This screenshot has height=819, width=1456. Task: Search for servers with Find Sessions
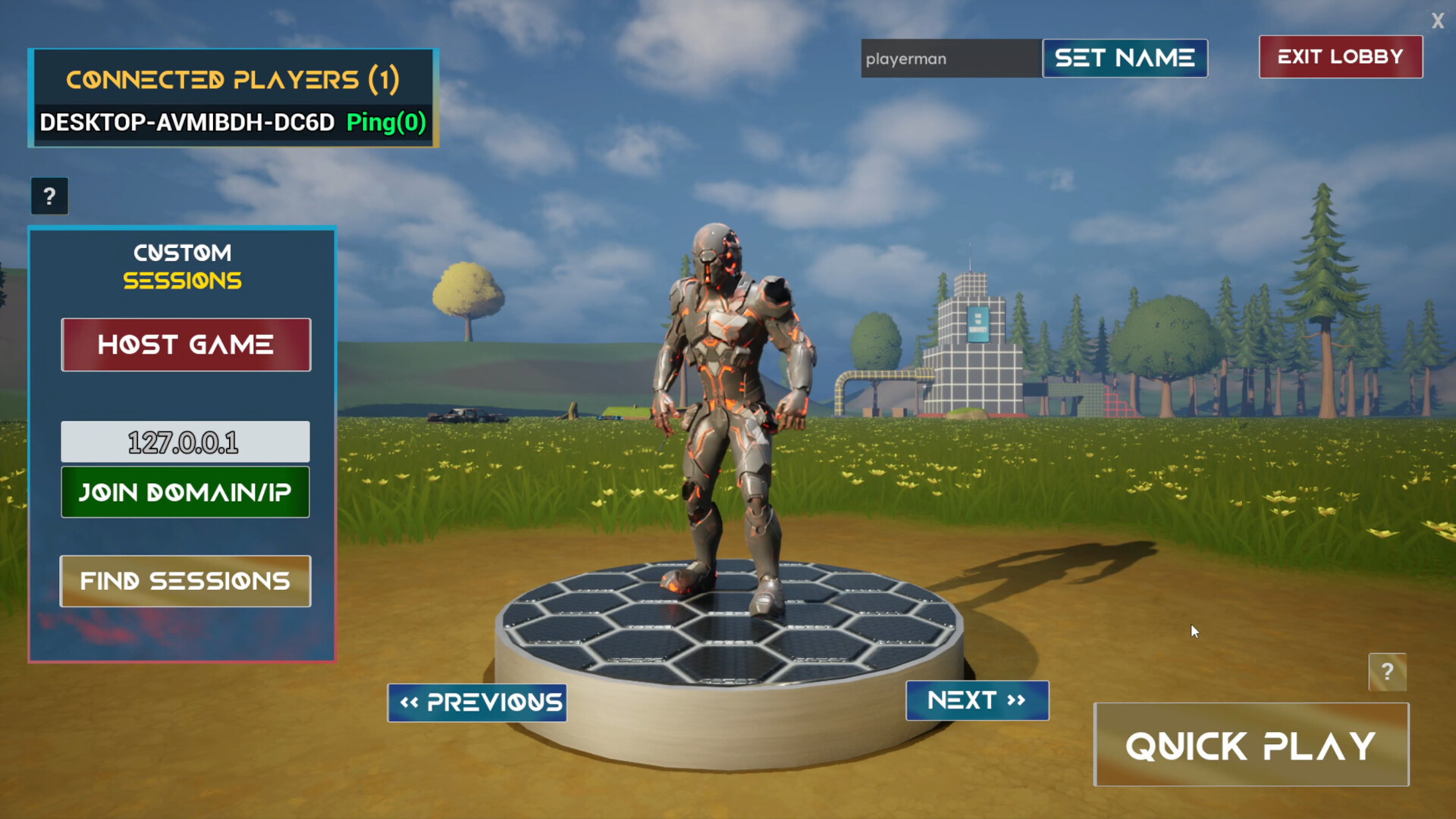[x=185, y=581]
